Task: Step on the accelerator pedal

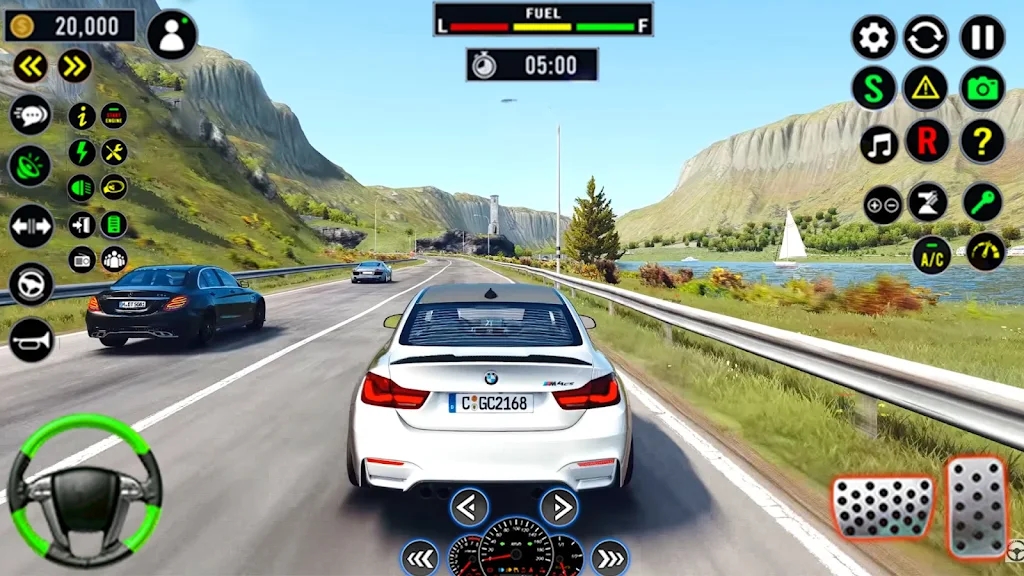Action: pyautogui.click(x=977, y=506)
